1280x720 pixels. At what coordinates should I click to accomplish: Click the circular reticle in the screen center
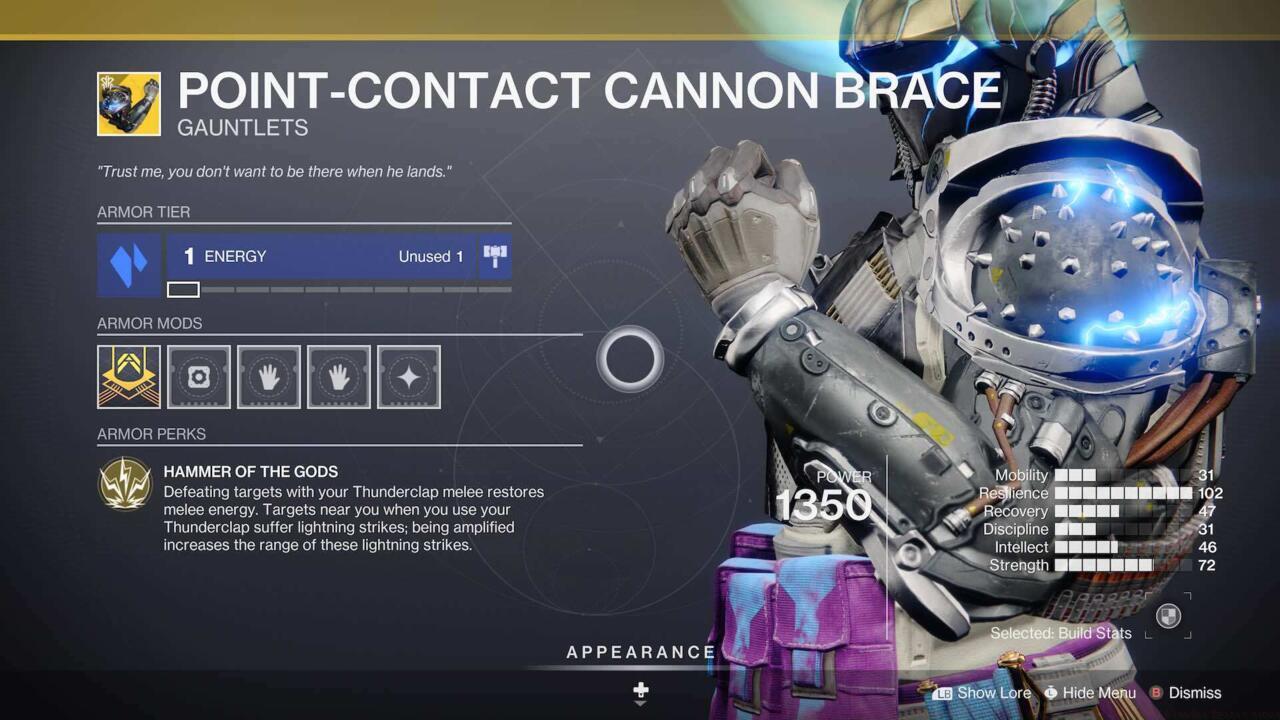pos(629,358)
